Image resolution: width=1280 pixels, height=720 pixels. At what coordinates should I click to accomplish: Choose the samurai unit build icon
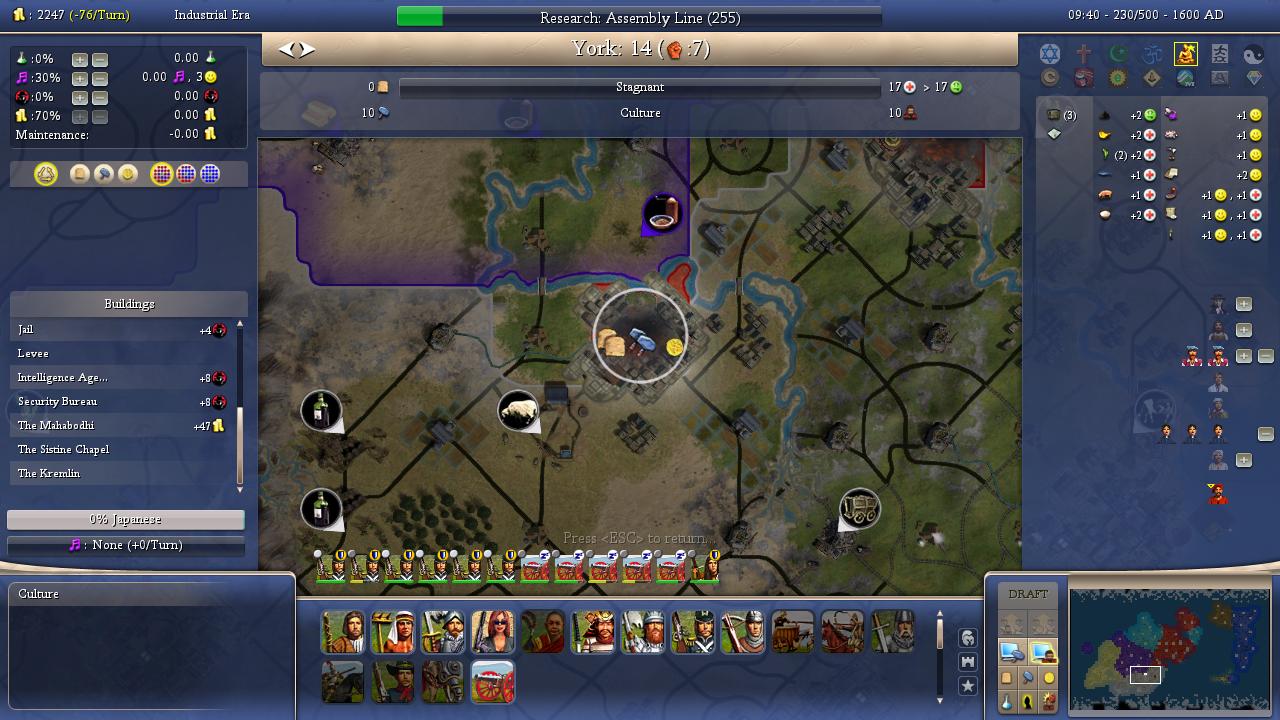point(593,632)
